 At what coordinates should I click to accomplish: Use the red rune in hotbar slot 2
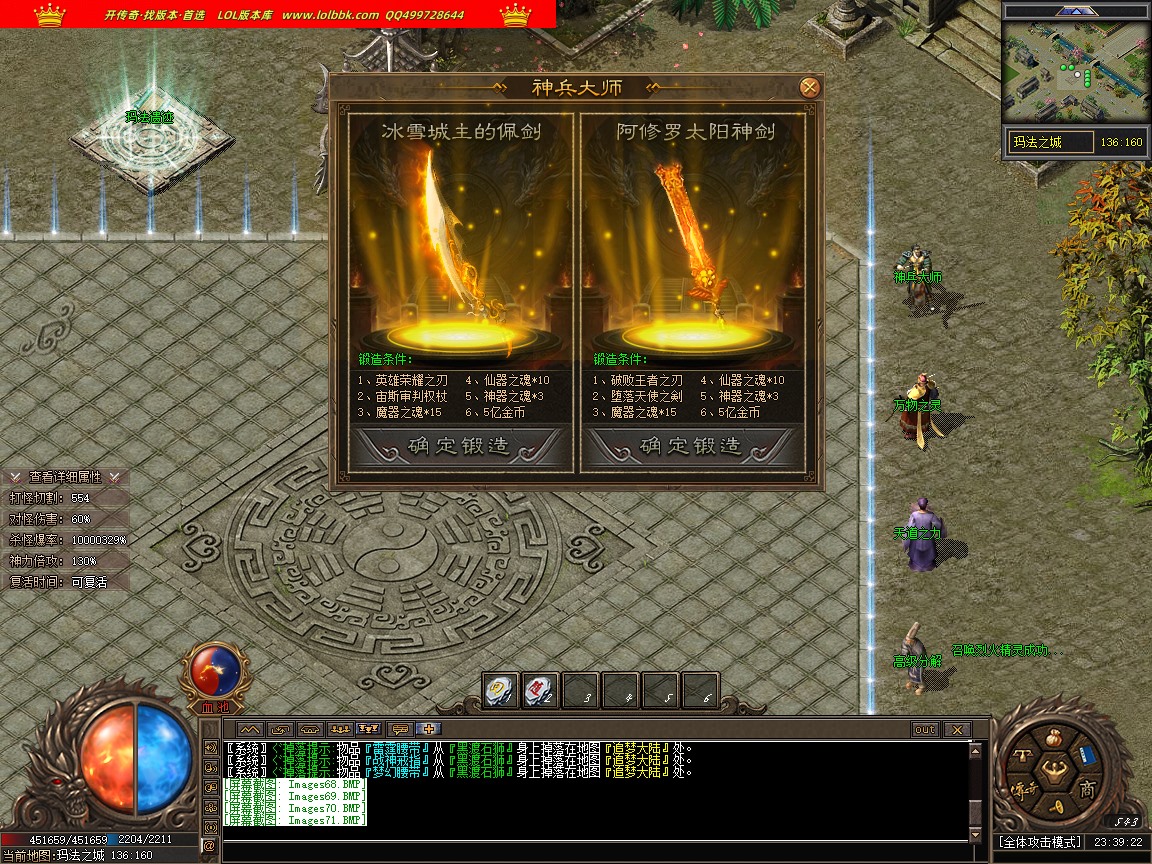pos(541,690)
